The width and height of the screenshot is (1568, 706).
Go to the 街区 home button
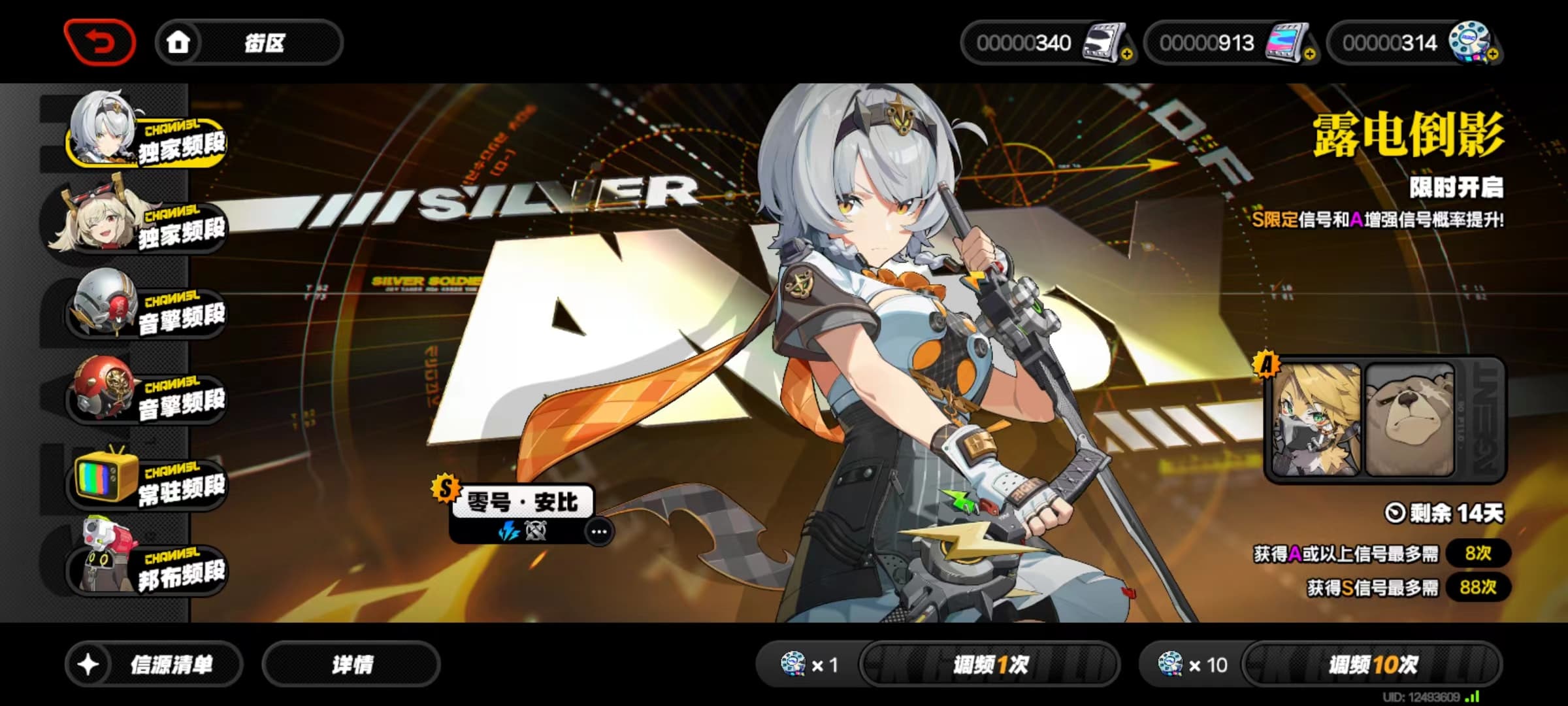(x=248, y=43)
